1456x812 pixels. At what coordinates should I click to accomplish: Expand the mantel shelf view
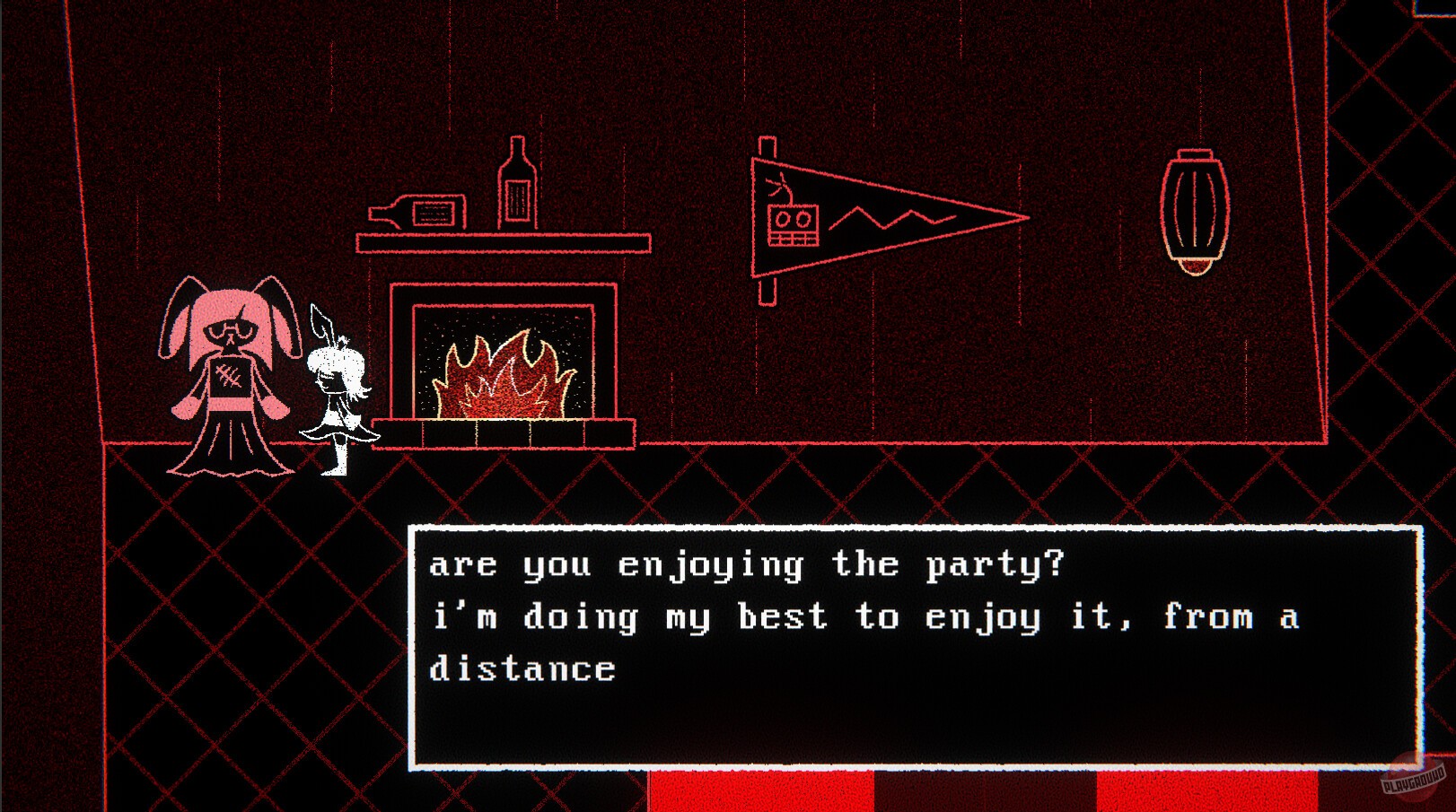point(503,240)
